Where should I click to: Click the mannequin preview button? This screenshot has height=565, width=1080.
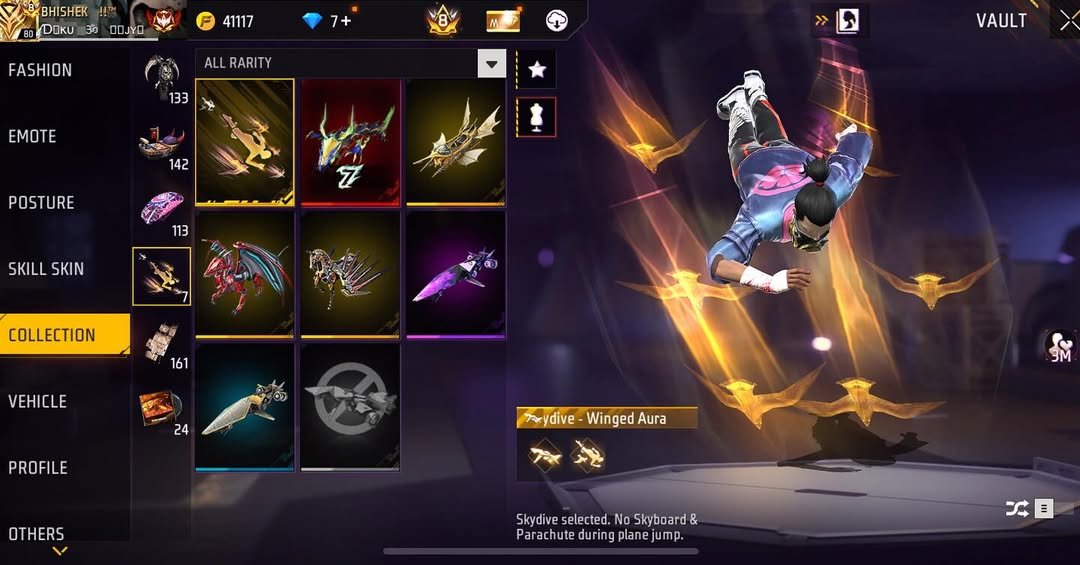pos(536,117)
